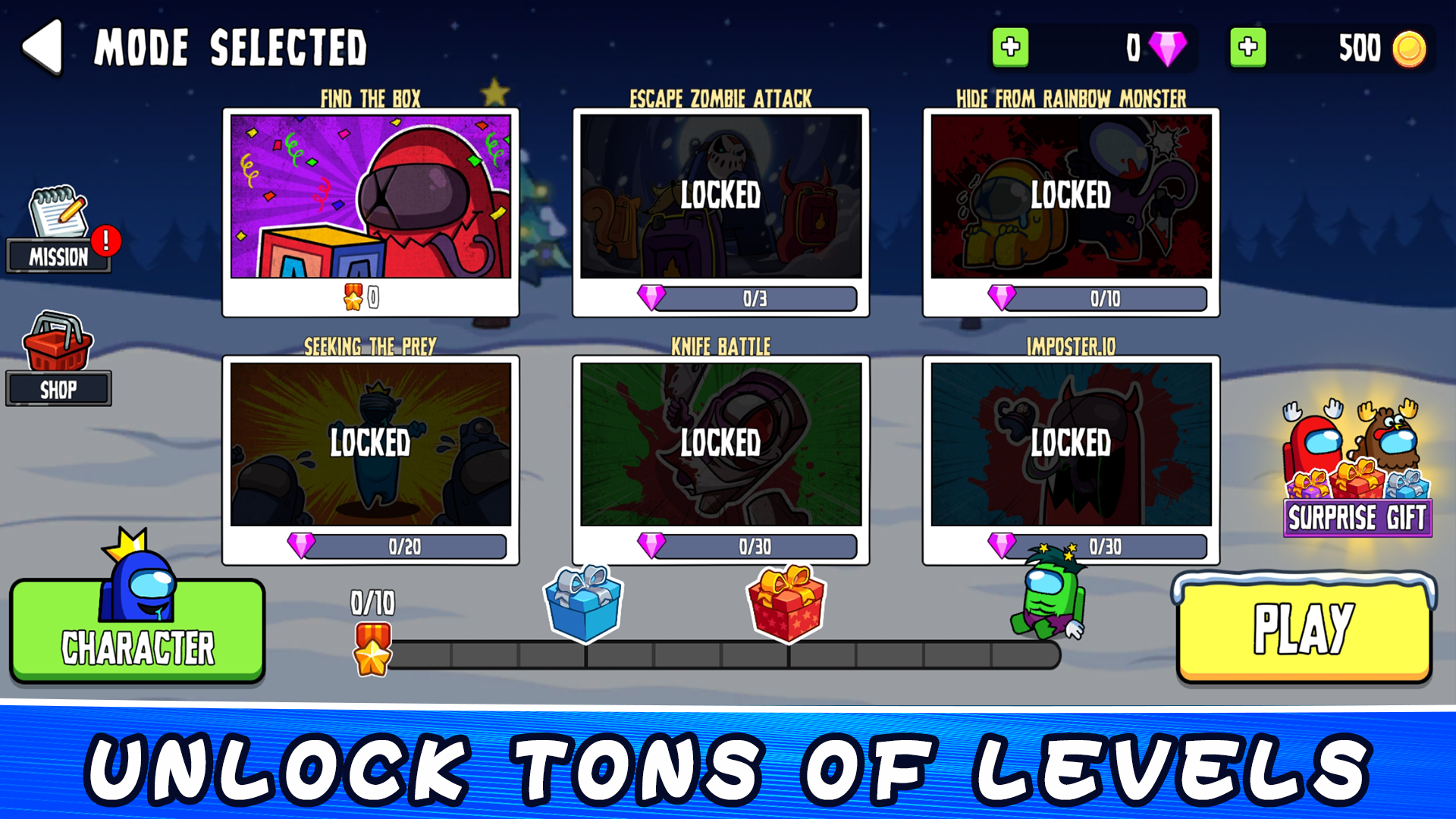Open the Shop
Viewport: 1456px width, 819px height.
(x=59, y=364)
